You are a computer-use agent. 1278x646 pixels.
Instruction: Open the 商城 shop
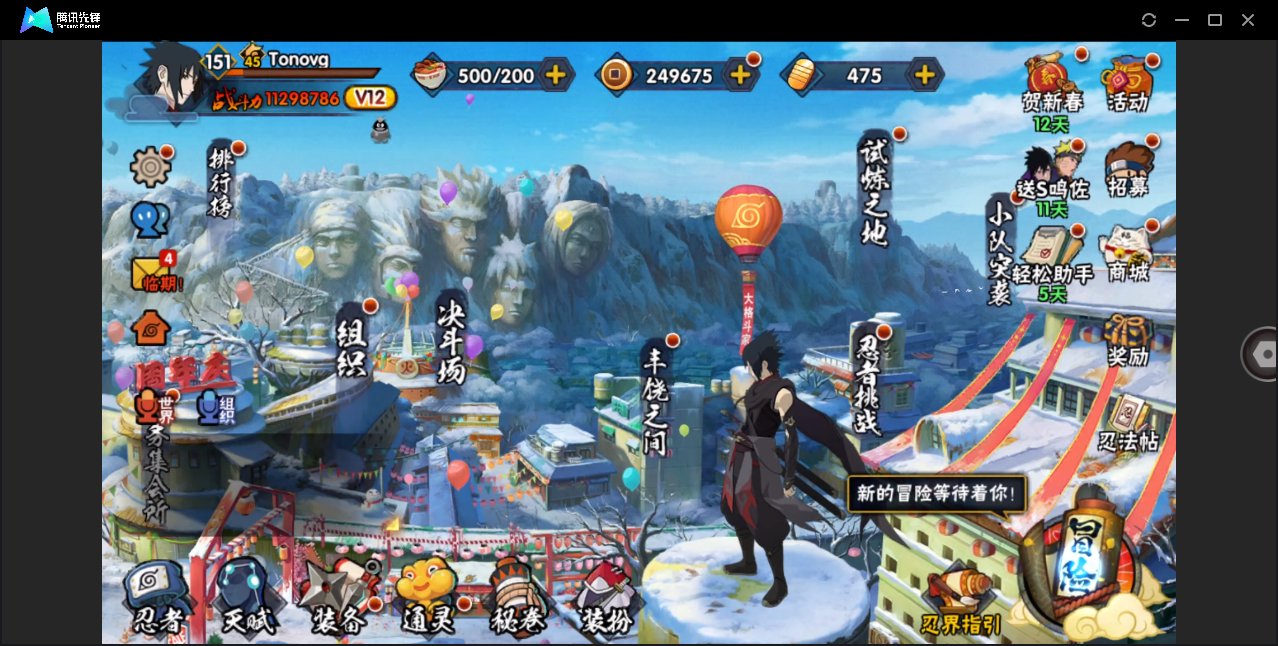pos(1128,252)
